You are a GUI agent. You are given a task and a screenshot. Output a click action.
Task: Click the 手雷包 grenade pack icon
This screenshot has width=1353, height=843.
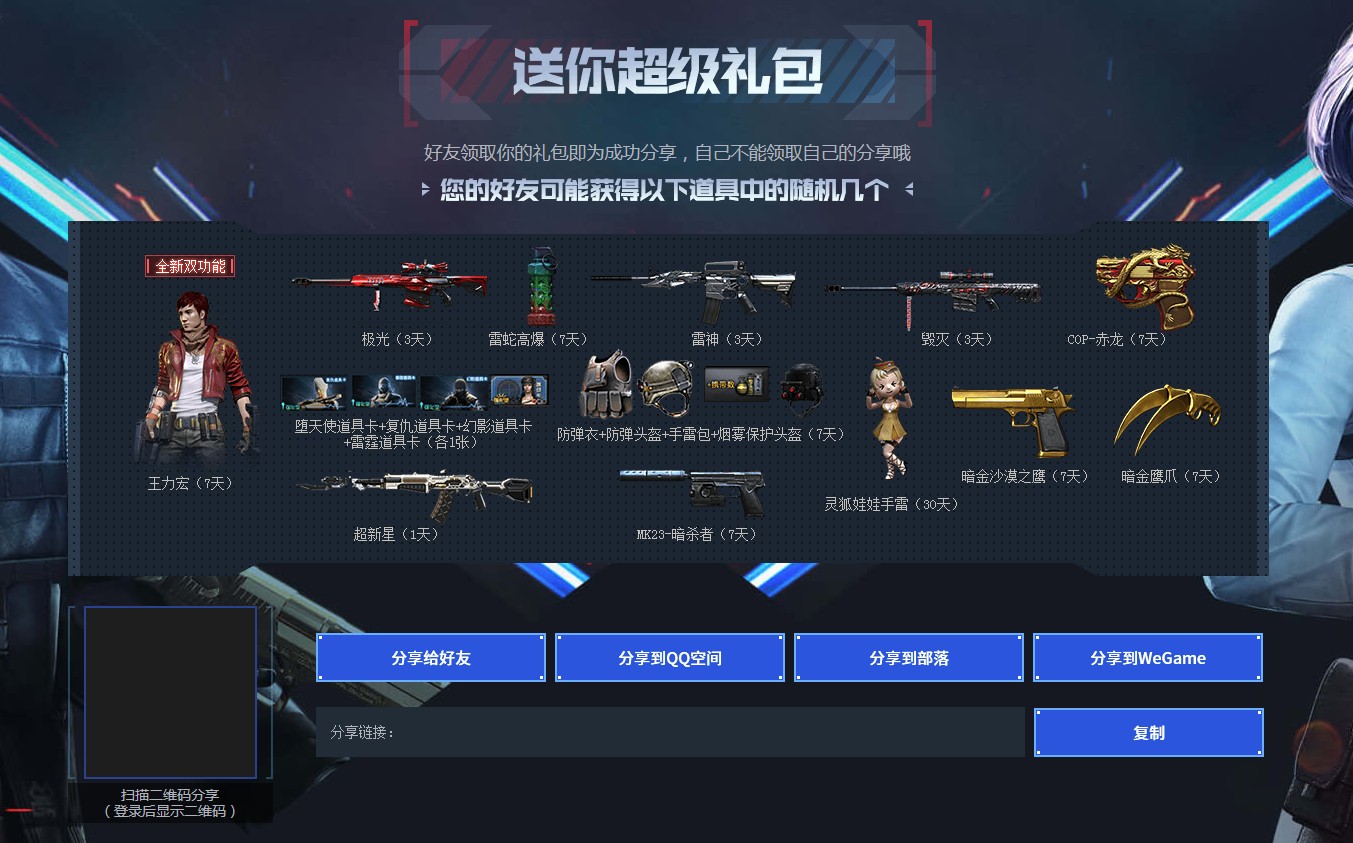(x=737, y=385)
